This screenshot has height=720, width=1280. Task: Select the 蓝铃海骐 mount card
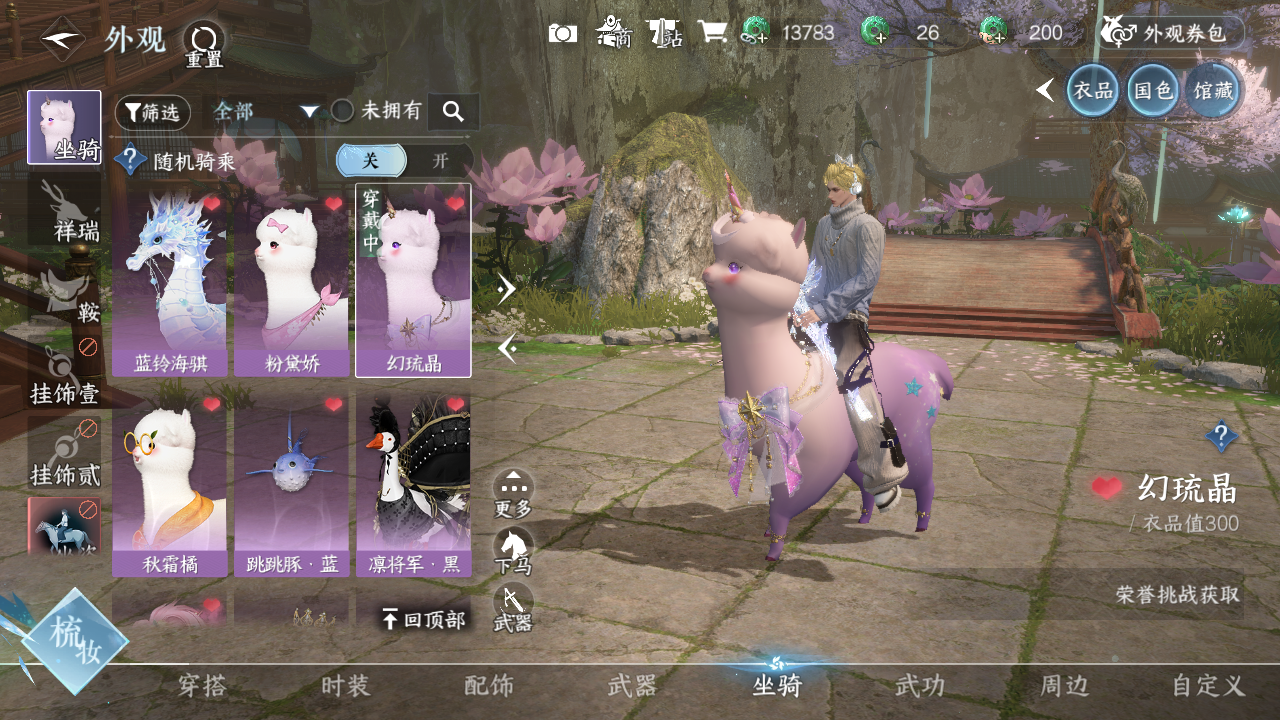(x=170, y=280)
